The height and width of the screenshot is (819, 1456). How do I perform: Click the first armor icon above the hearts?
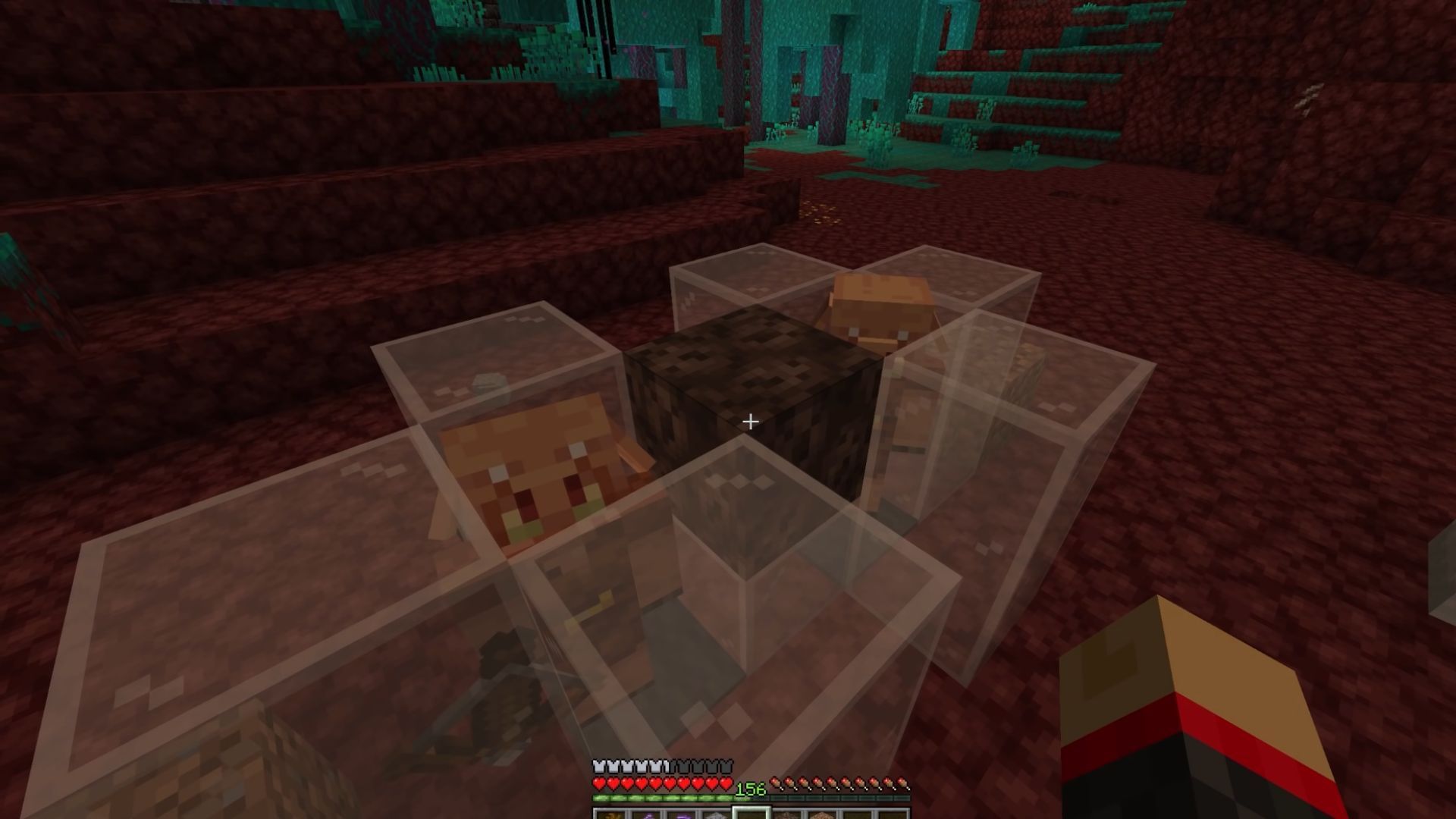click(x=598, y=765)
